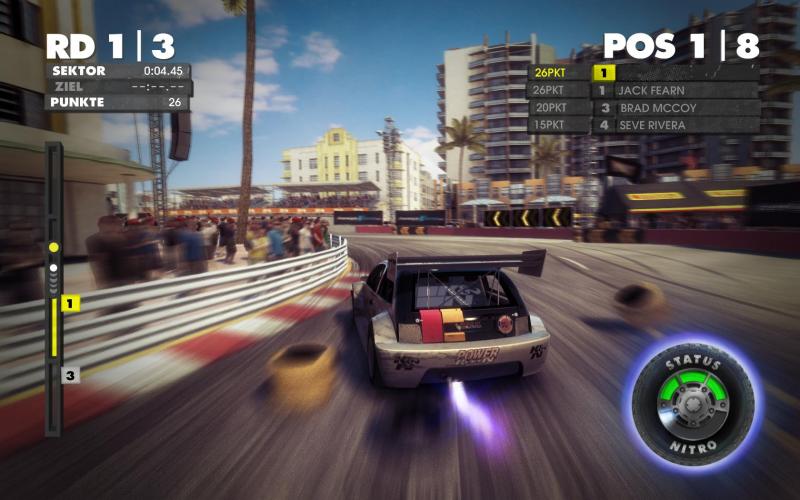Click the position 3 marker on track bar

[x=70, y=376]
